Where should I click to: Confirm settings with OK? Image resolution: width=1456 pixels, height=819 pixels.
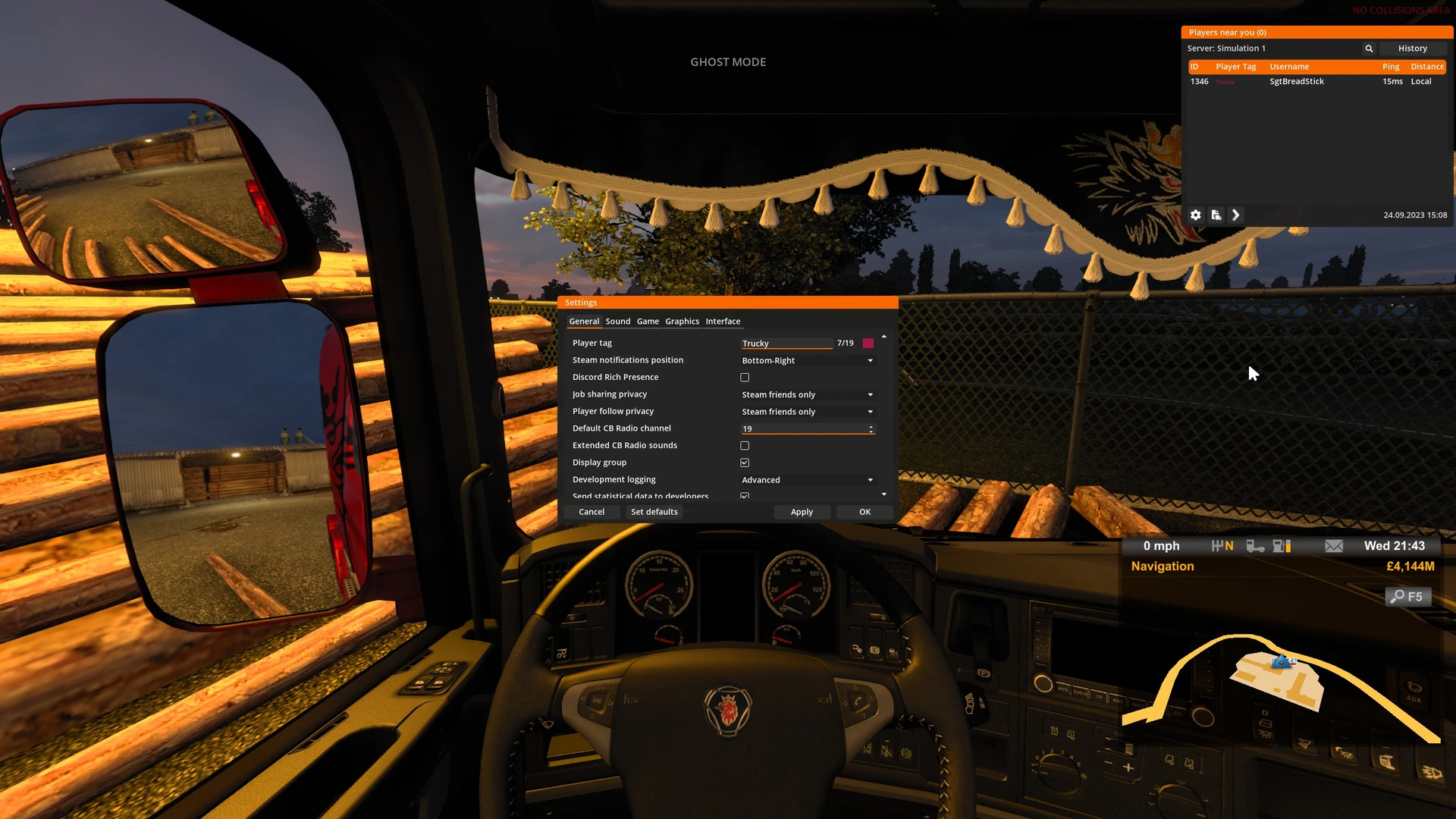(864, 513)
